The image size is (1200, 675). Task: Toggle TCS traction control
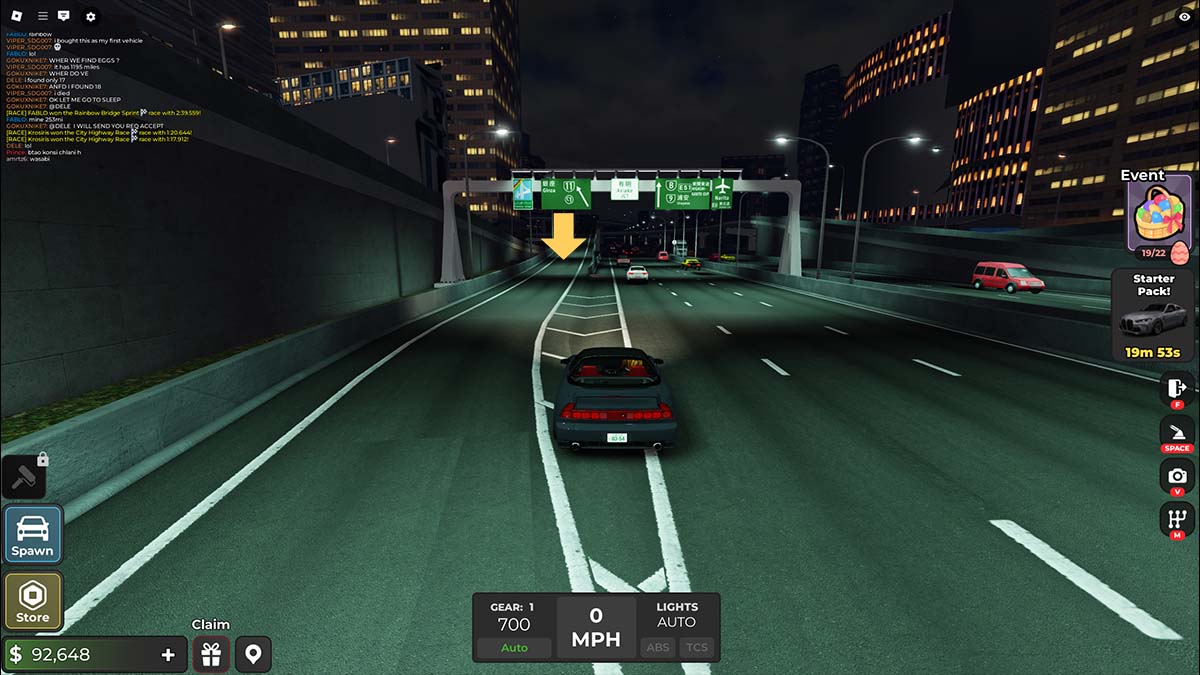click(x=696, y=647)
